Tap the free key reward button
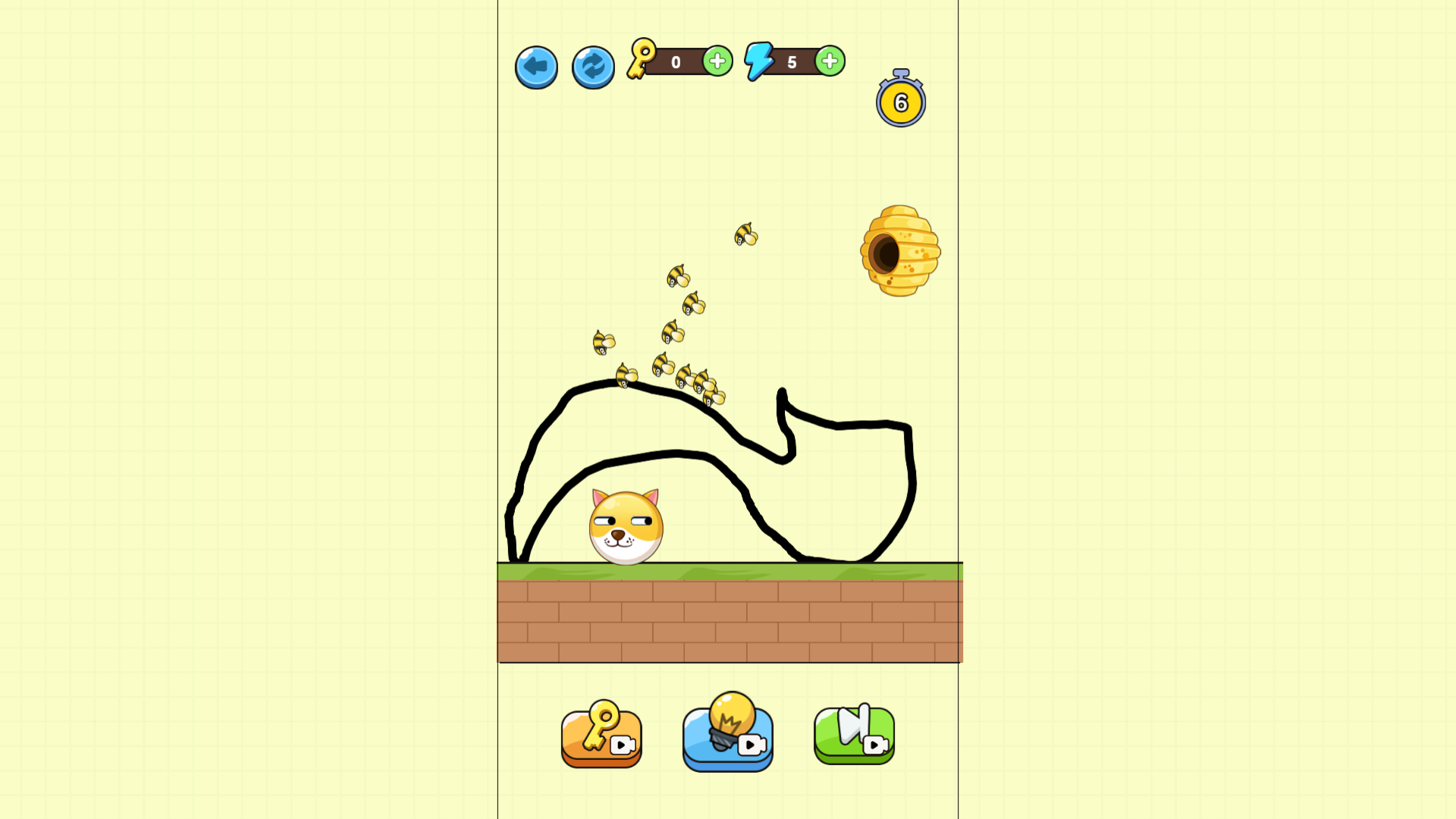This screenshot has height=819, width=1456. (600, 734)
